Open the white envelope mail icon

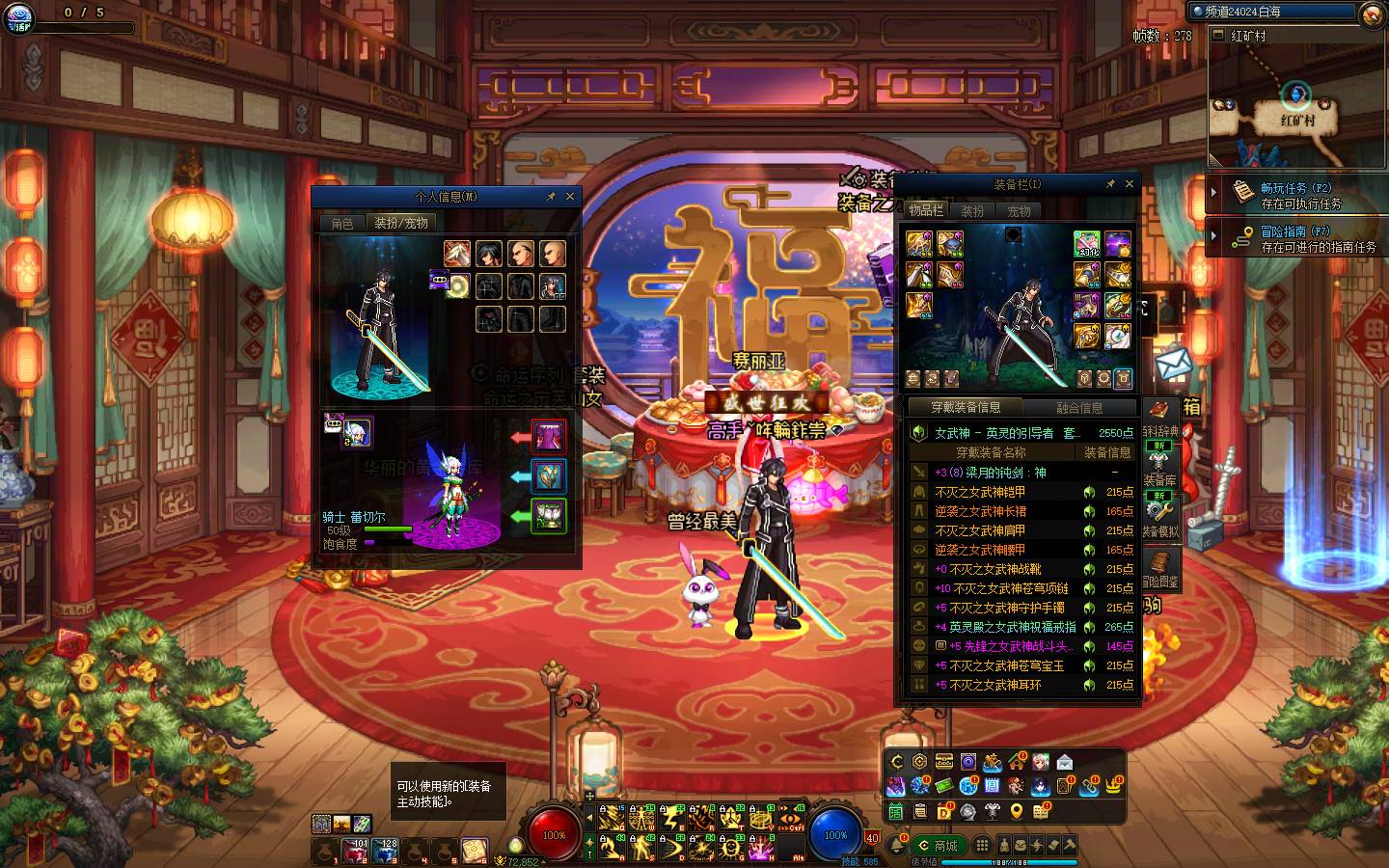point(1064,763)
